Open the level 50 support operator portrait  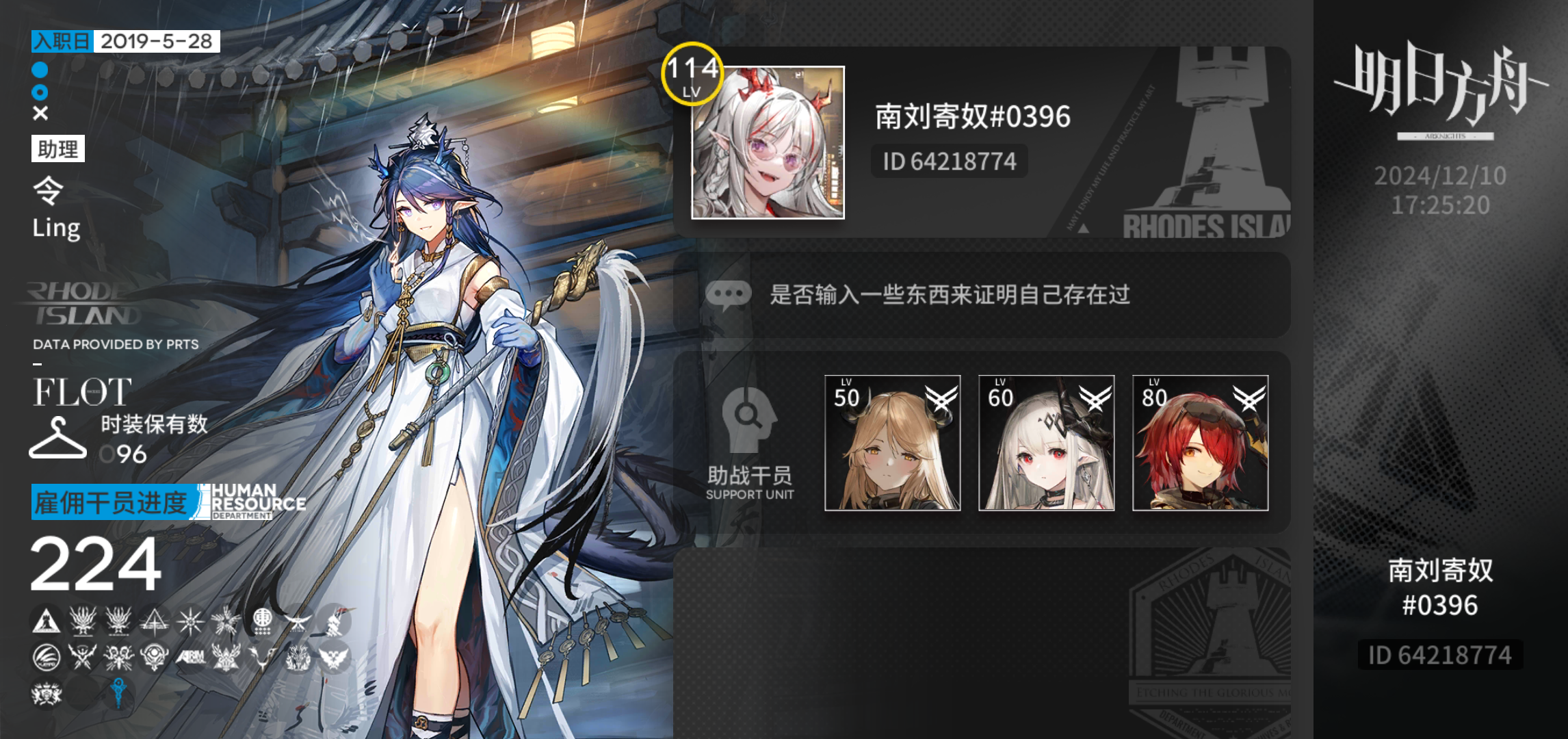point(891,445)
